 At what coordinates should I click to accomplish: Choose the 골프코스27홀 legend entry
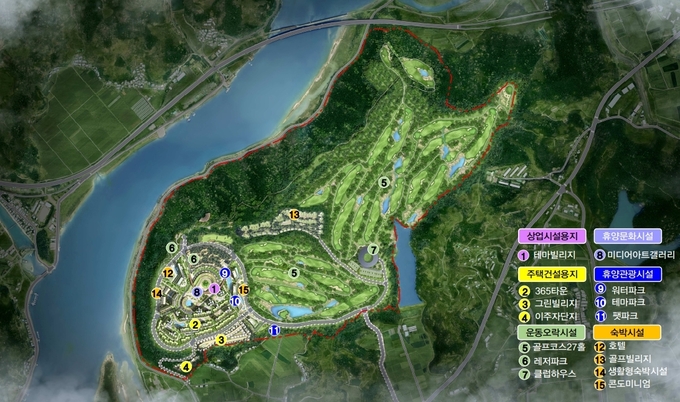[x=558, y=348]
